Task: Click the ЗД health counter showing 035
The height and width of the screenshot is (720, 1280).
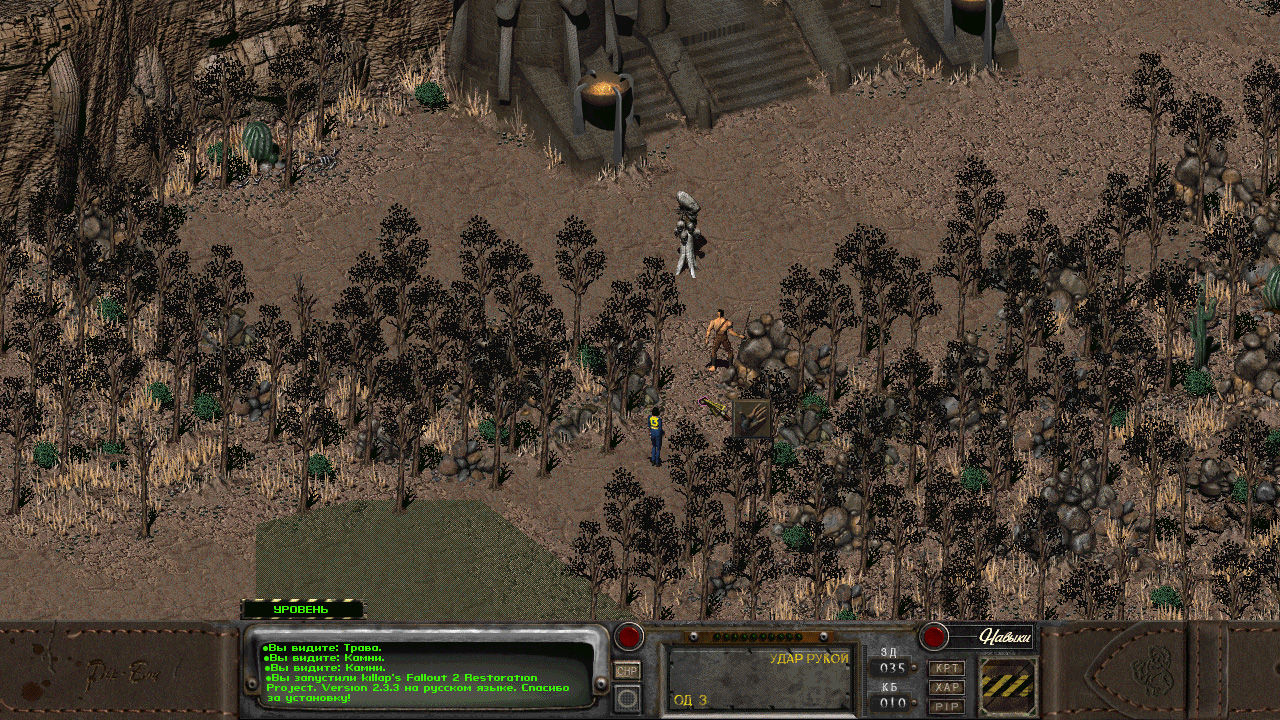Action: (x=892, y=667)
